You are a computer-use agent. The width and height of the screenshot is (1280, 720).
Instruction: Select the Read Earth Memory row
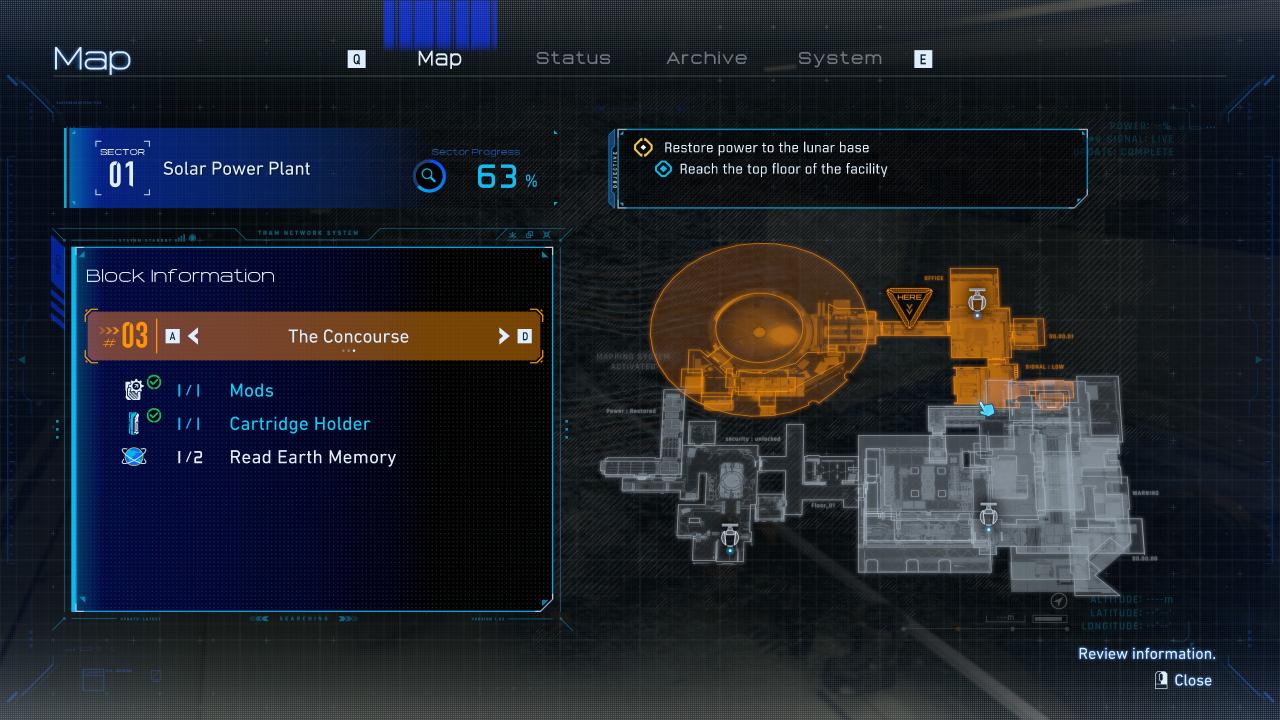[x=312, y=457]
